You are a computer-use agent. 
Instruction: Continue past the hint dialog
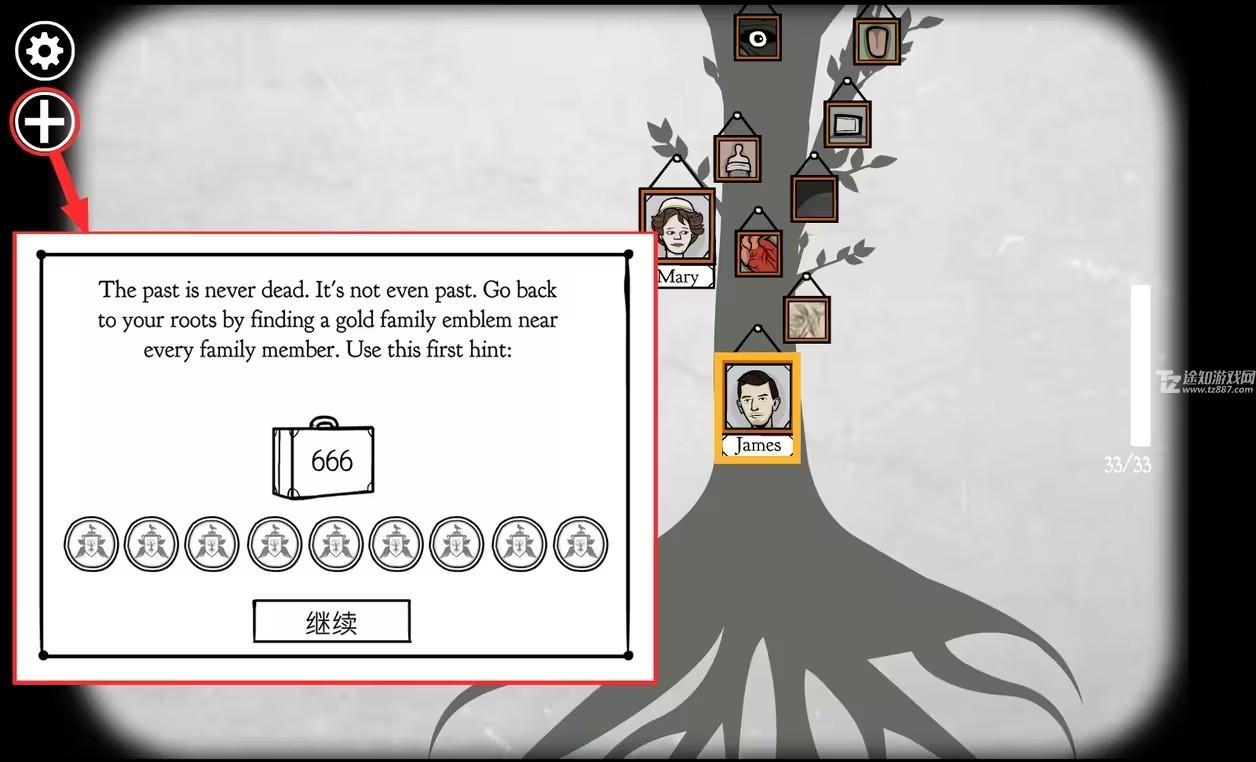[331, 622]
